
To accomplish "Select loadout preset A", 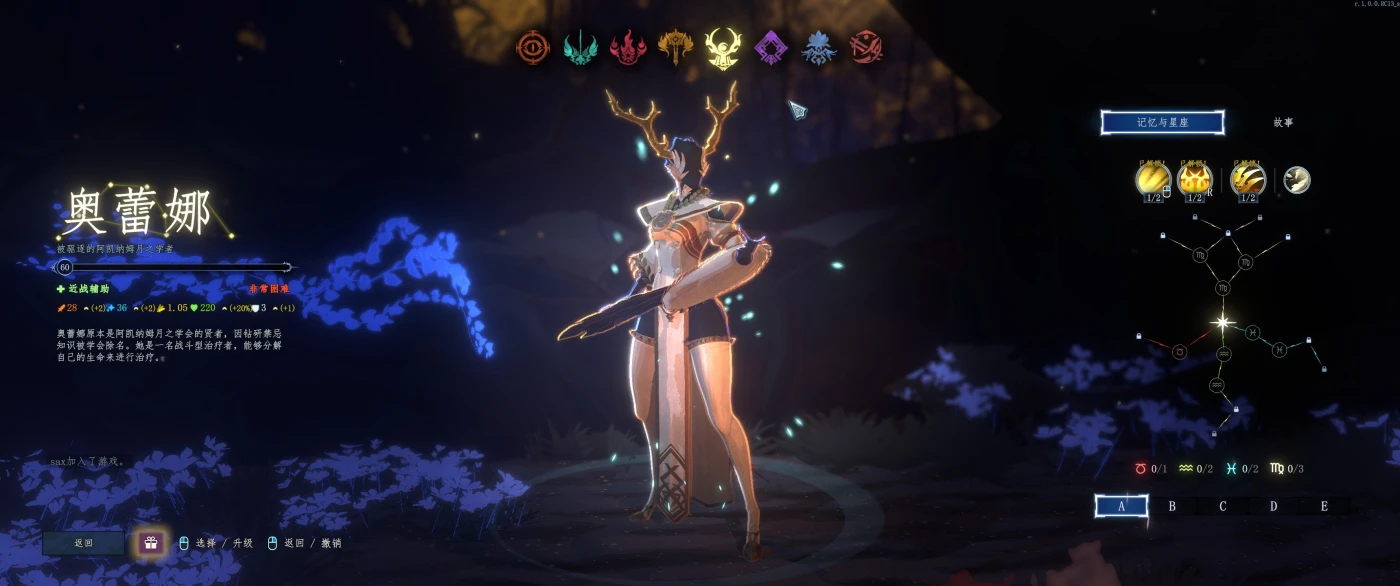I will (1121, 506).
